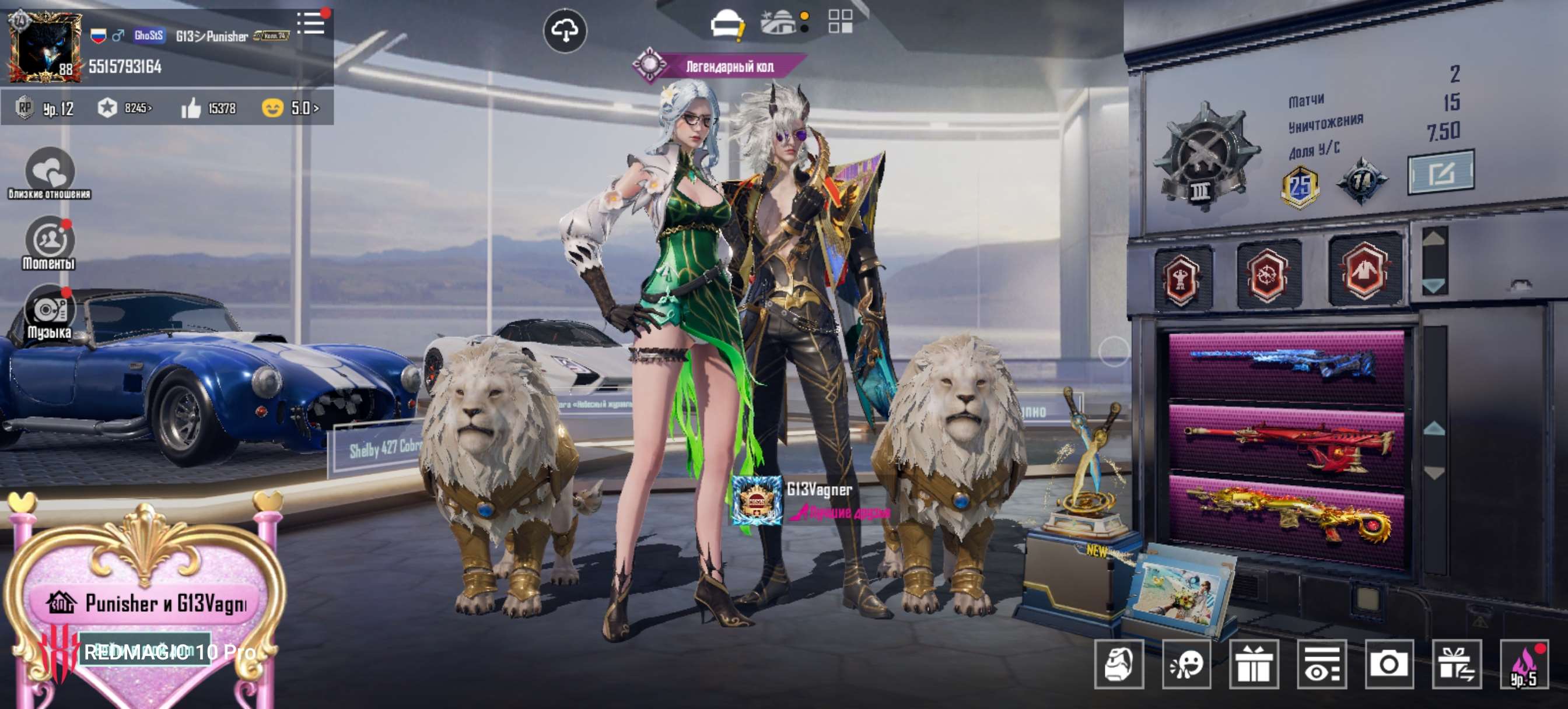Open the display visibility settings with eye icon
The width and height of the screenshot is (1568, 709).
tap(1321, 664)
